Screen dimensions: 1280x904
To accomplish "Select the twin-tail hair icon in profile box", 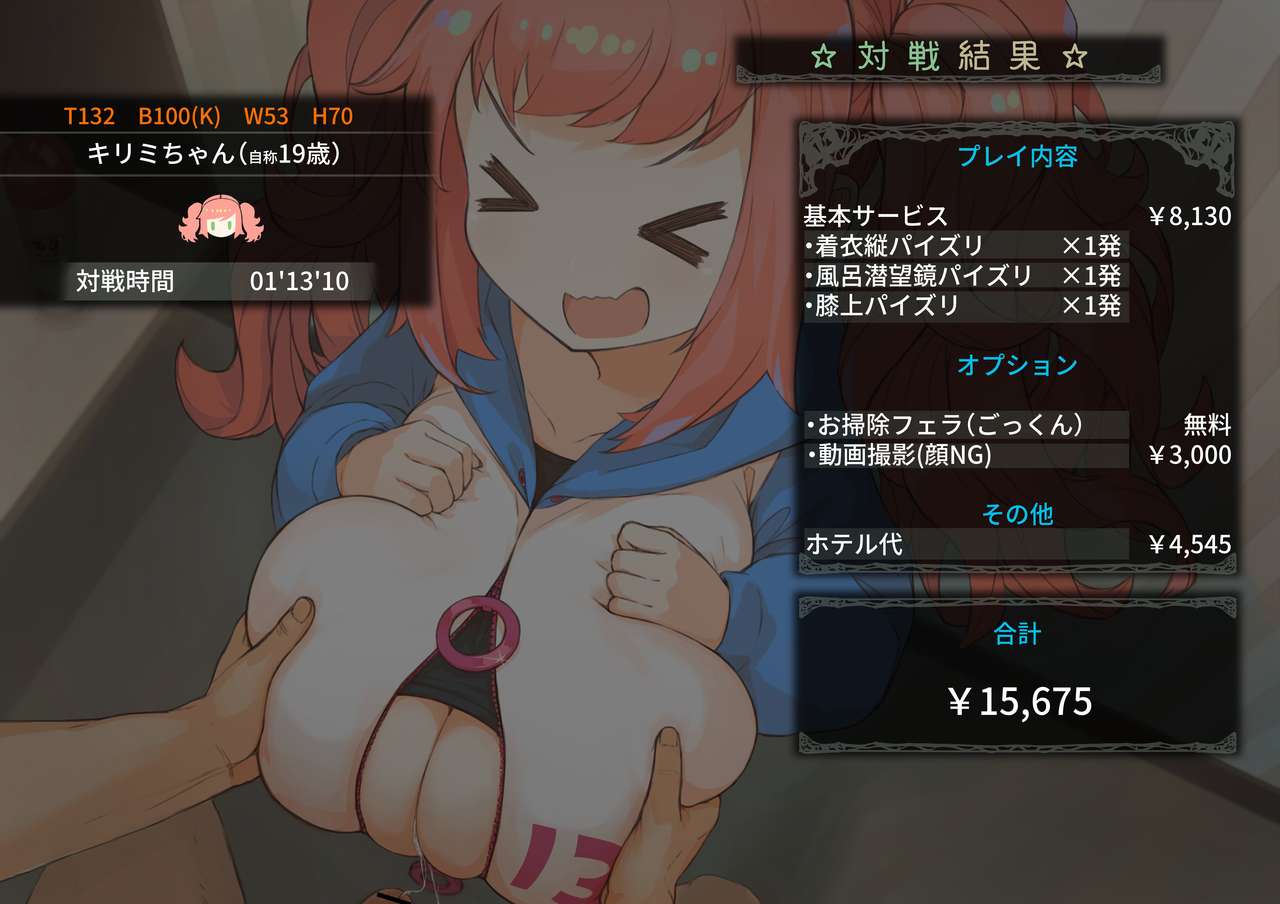I will [x=219, y=218].
